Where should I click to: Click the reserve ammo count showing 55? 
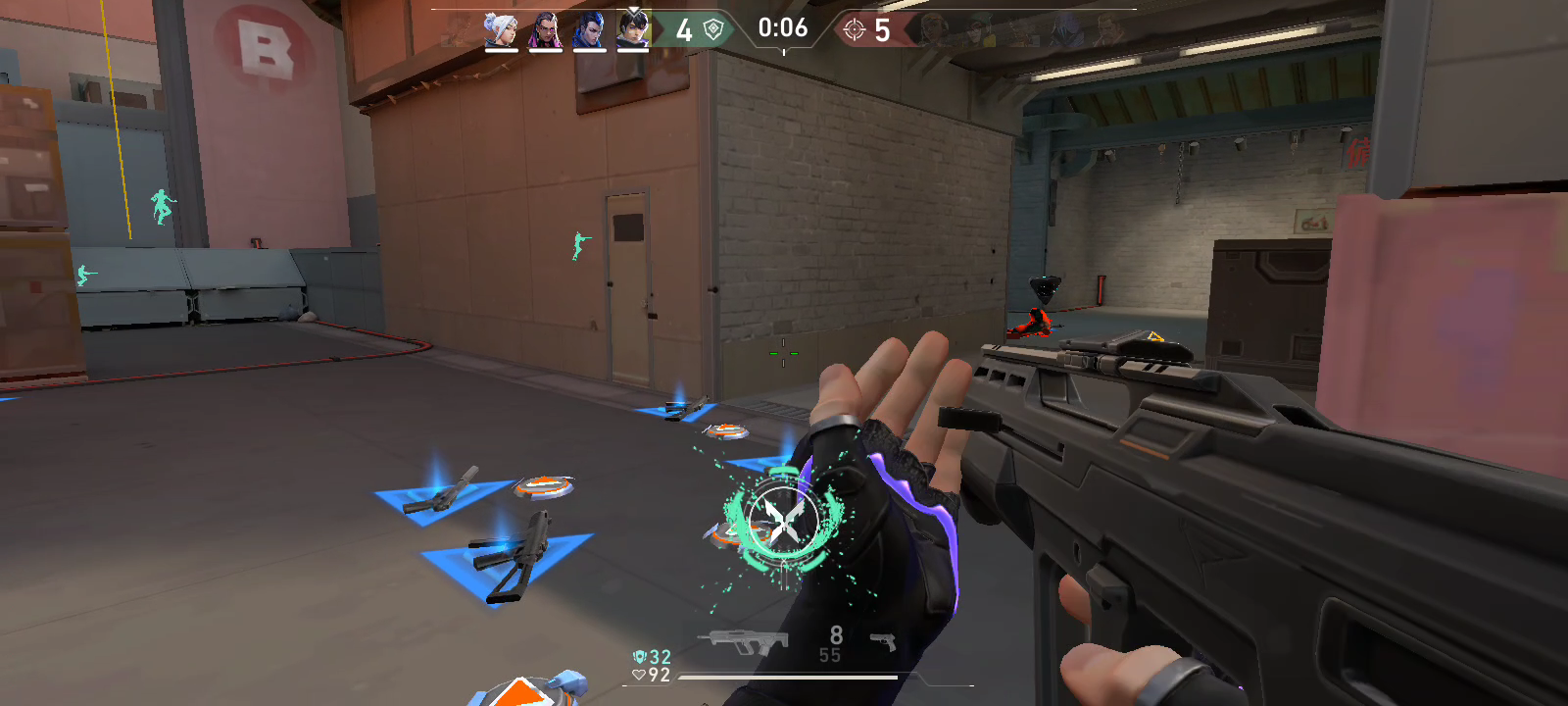click(x=831, y=653)
